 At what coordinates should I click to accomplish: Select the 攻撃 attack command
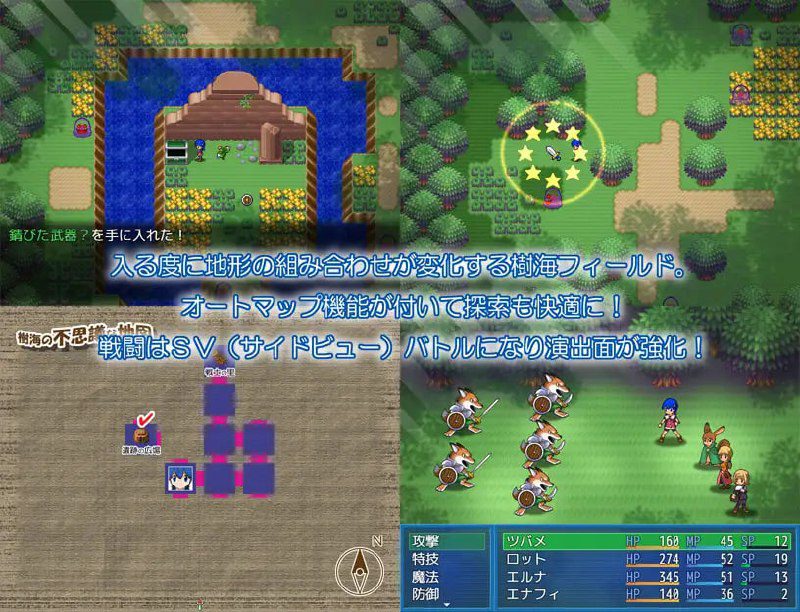426,541
